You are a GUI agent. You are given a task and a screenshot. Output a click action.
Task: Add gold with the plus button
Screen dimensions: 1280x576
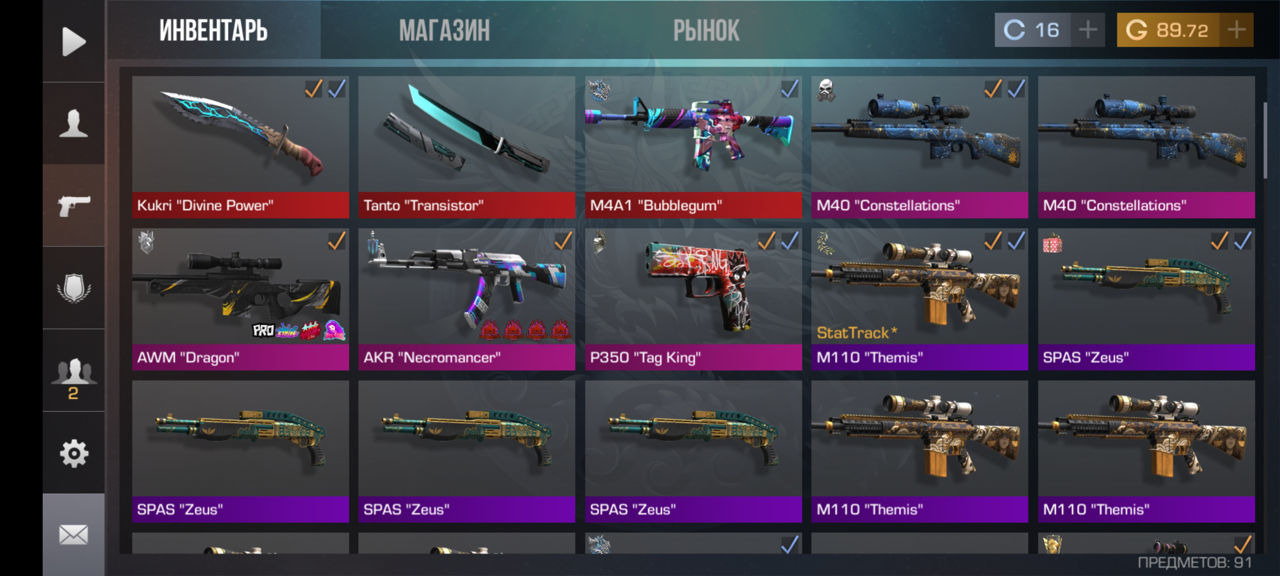pyautogui.click(x=1237, y=30)
